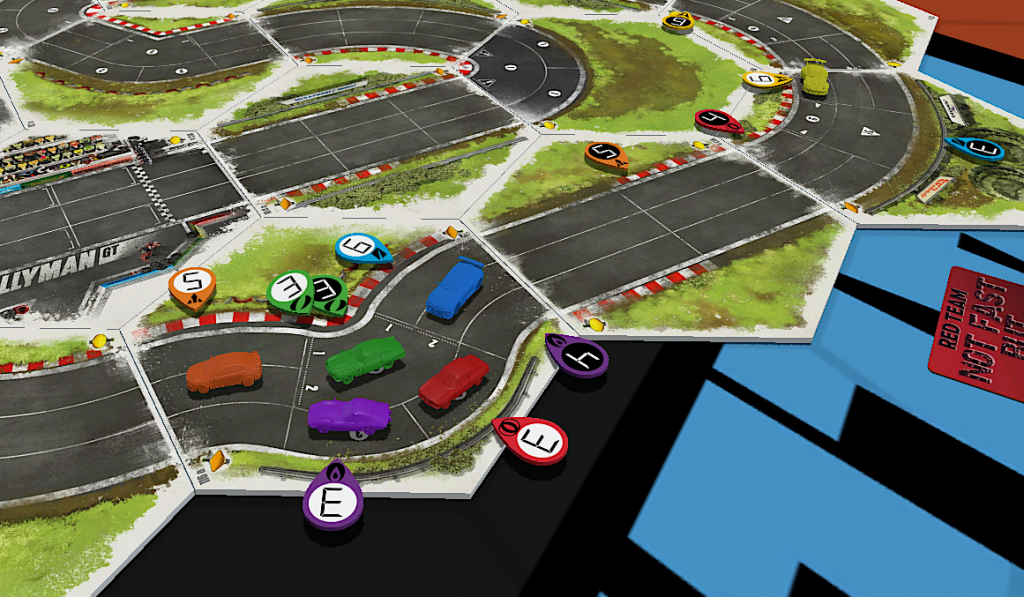Viewport: 1024px width, 597px height.
Task: Select the purple race car
Action: click(348, 414)
